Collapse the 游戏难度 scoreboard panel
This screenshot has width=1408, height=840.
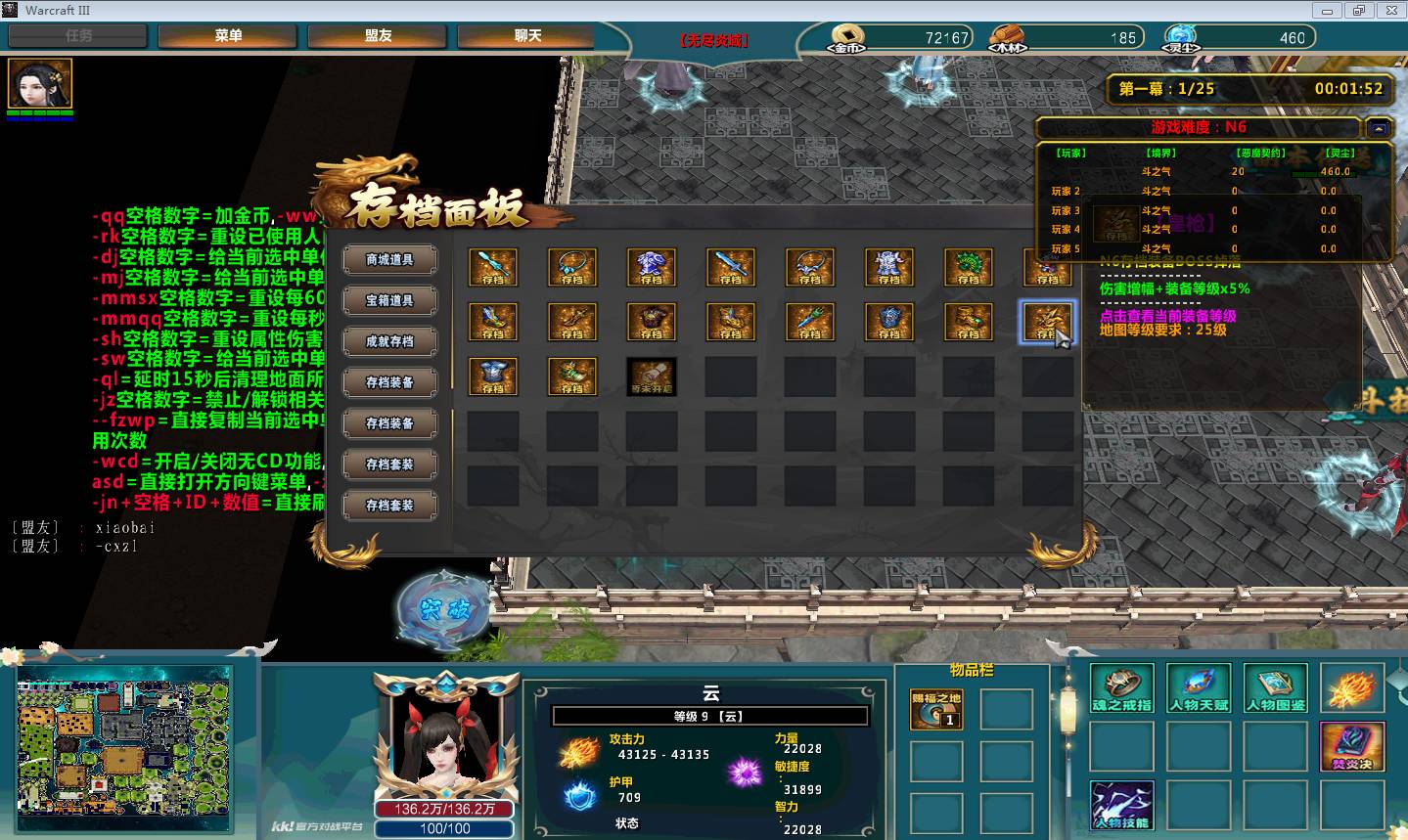[1378, 128]
